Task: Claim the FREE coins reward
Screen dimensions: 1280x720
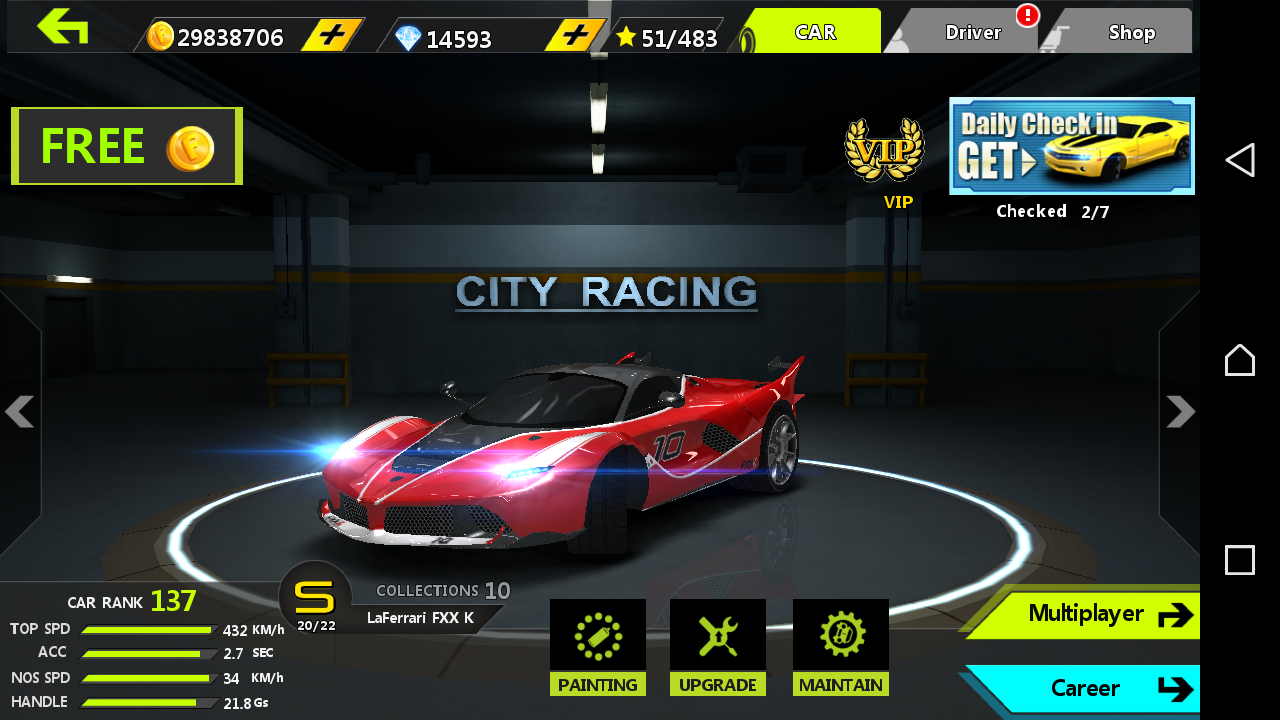Action: [x=126, y=145]
